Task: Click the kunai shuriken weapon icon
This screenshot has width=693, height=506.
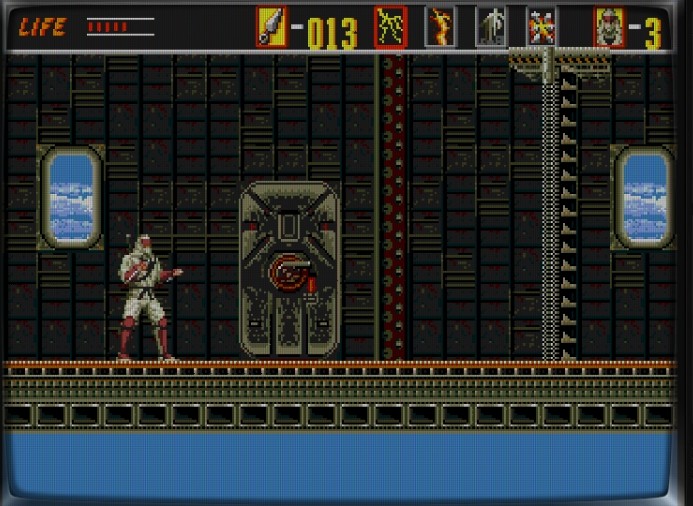Action: [x=271, y=27]
